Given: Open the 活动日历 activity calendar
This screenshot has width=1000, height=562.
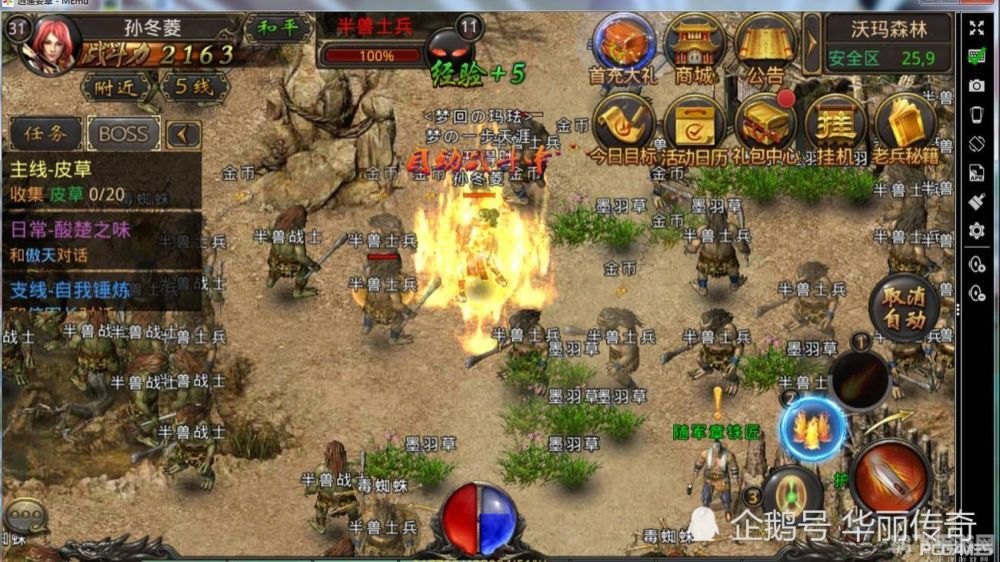Looking at the screenshot, I should 694,125.
